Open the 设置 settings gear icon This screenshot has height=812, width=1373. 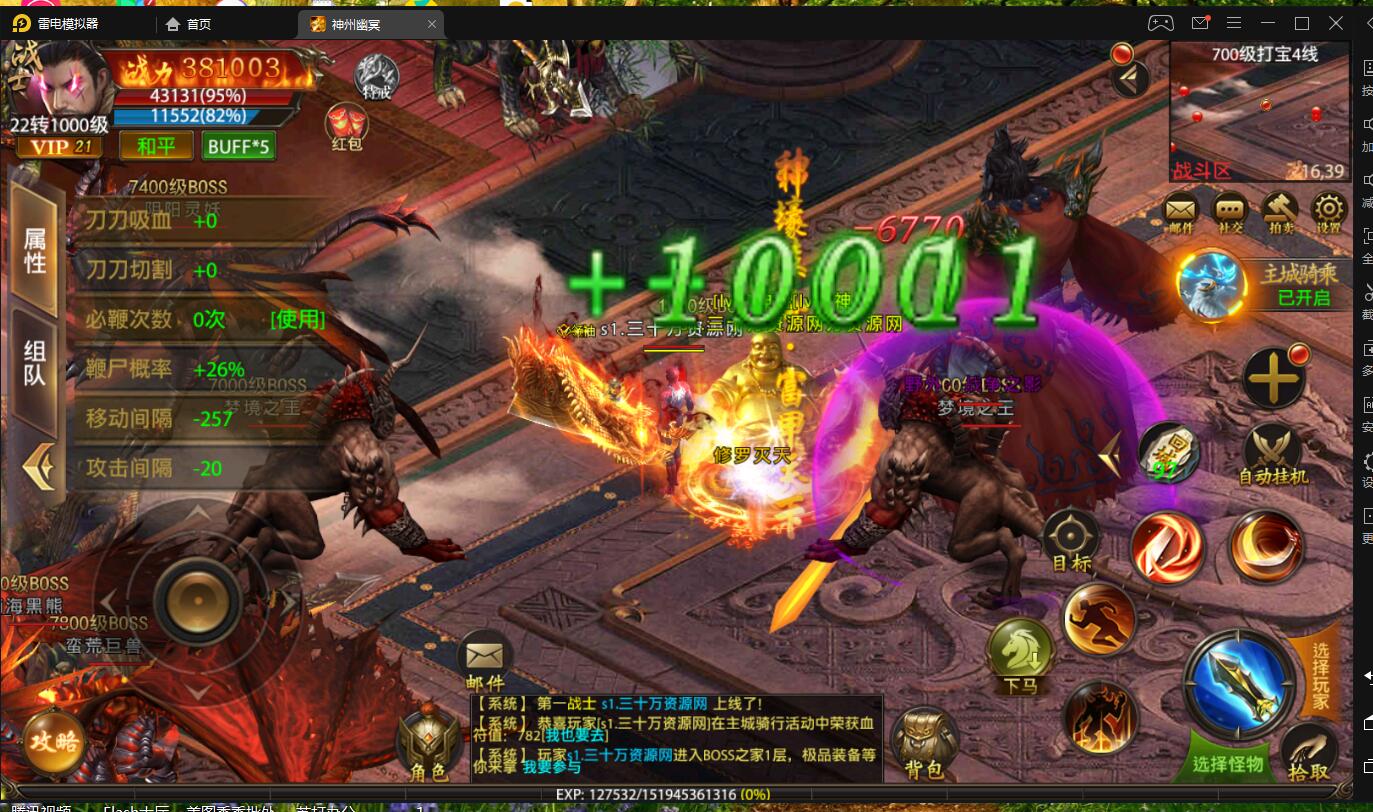tap(1328, 210)
